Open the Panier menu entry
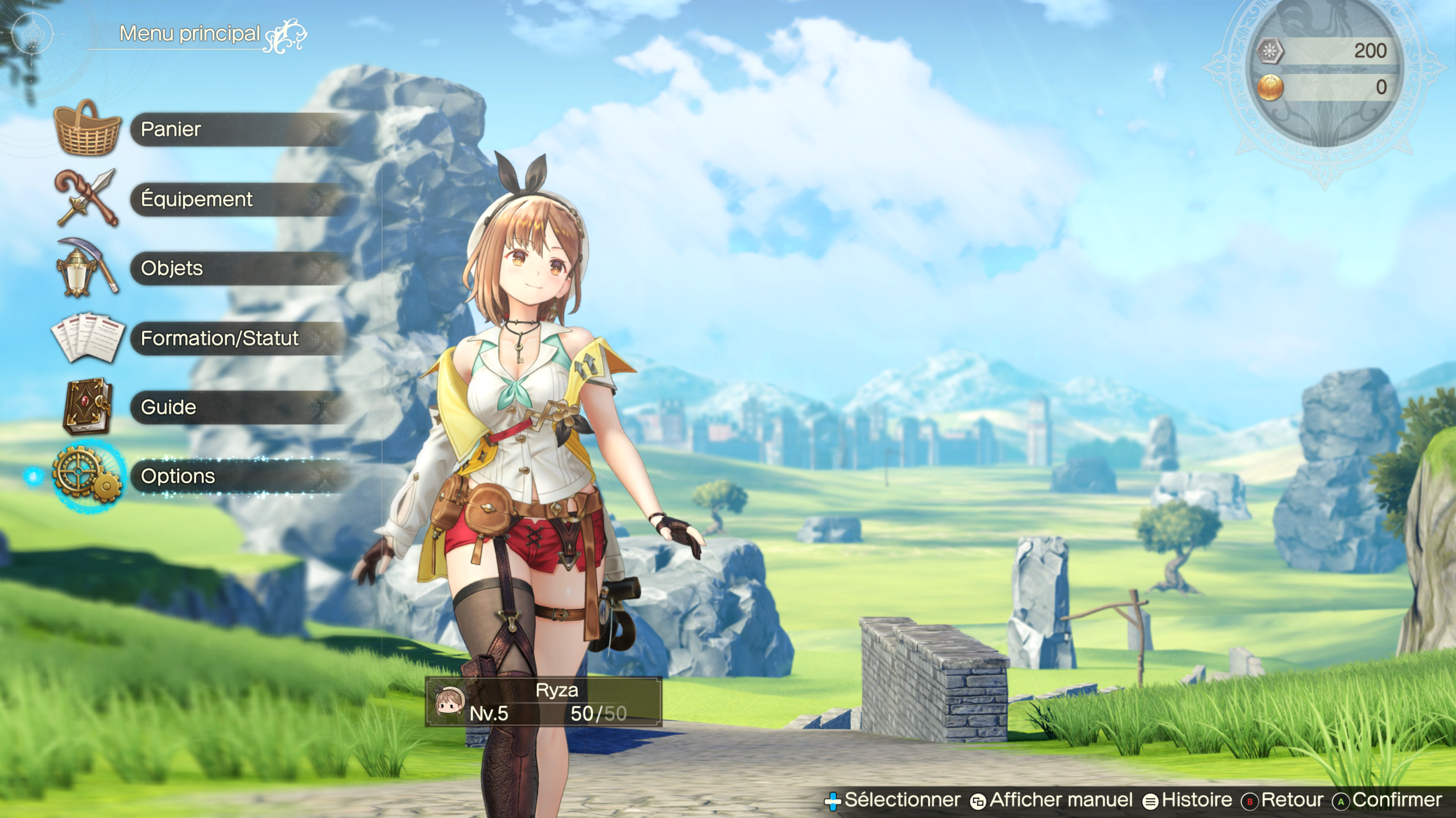Screen dimensions: 1456x818 point(239,130)
